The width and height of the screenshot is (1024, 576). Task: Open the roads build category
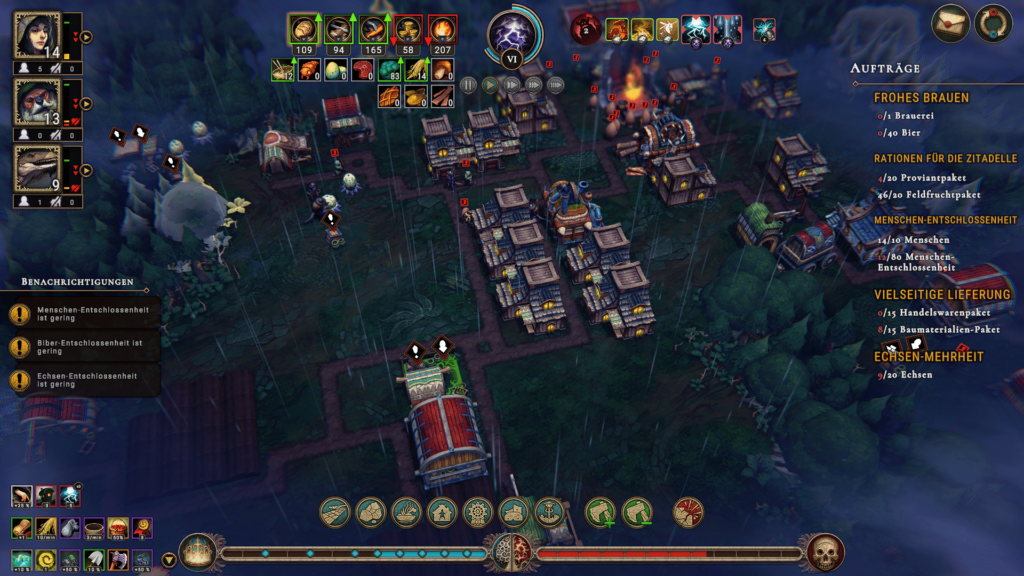pos(334,513)
